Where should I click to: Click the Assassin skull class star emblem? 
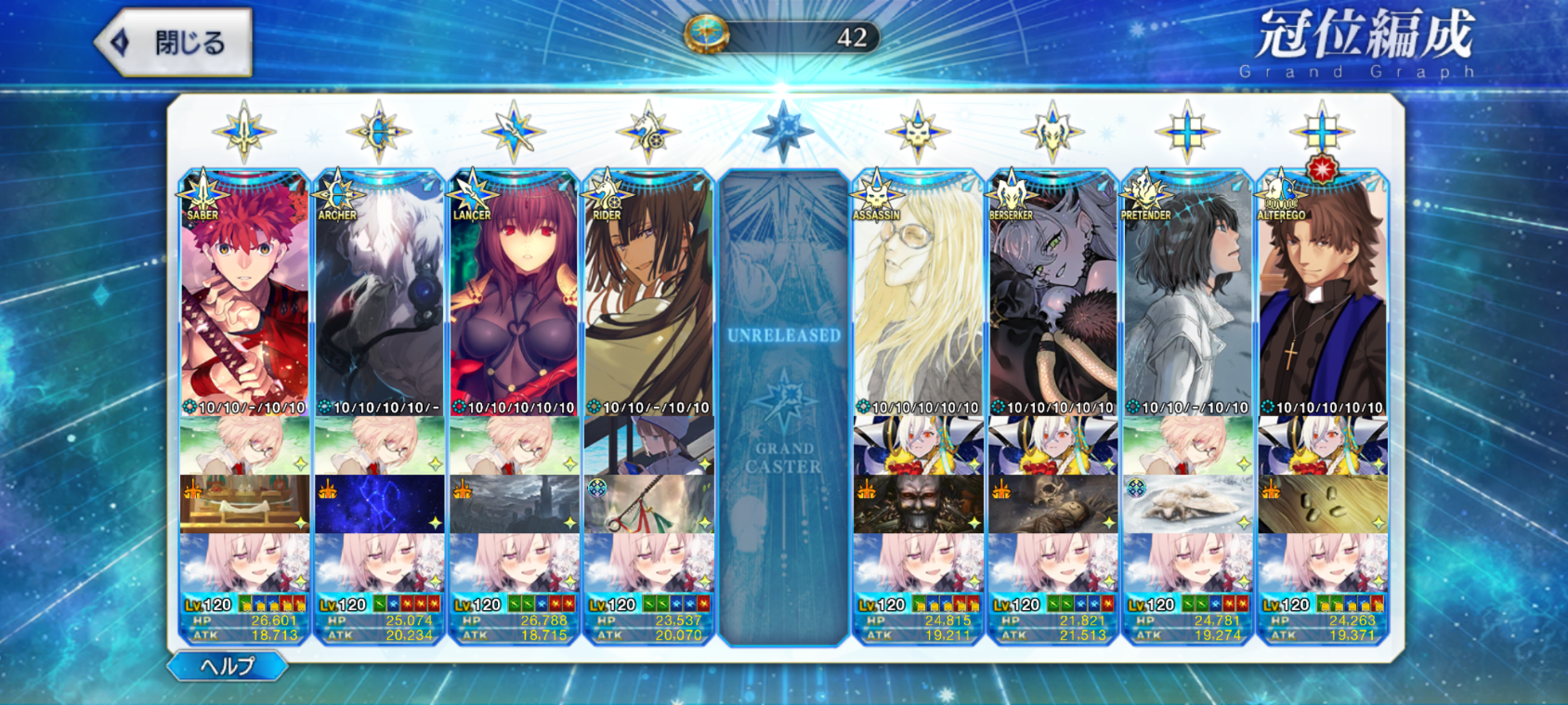918,132
